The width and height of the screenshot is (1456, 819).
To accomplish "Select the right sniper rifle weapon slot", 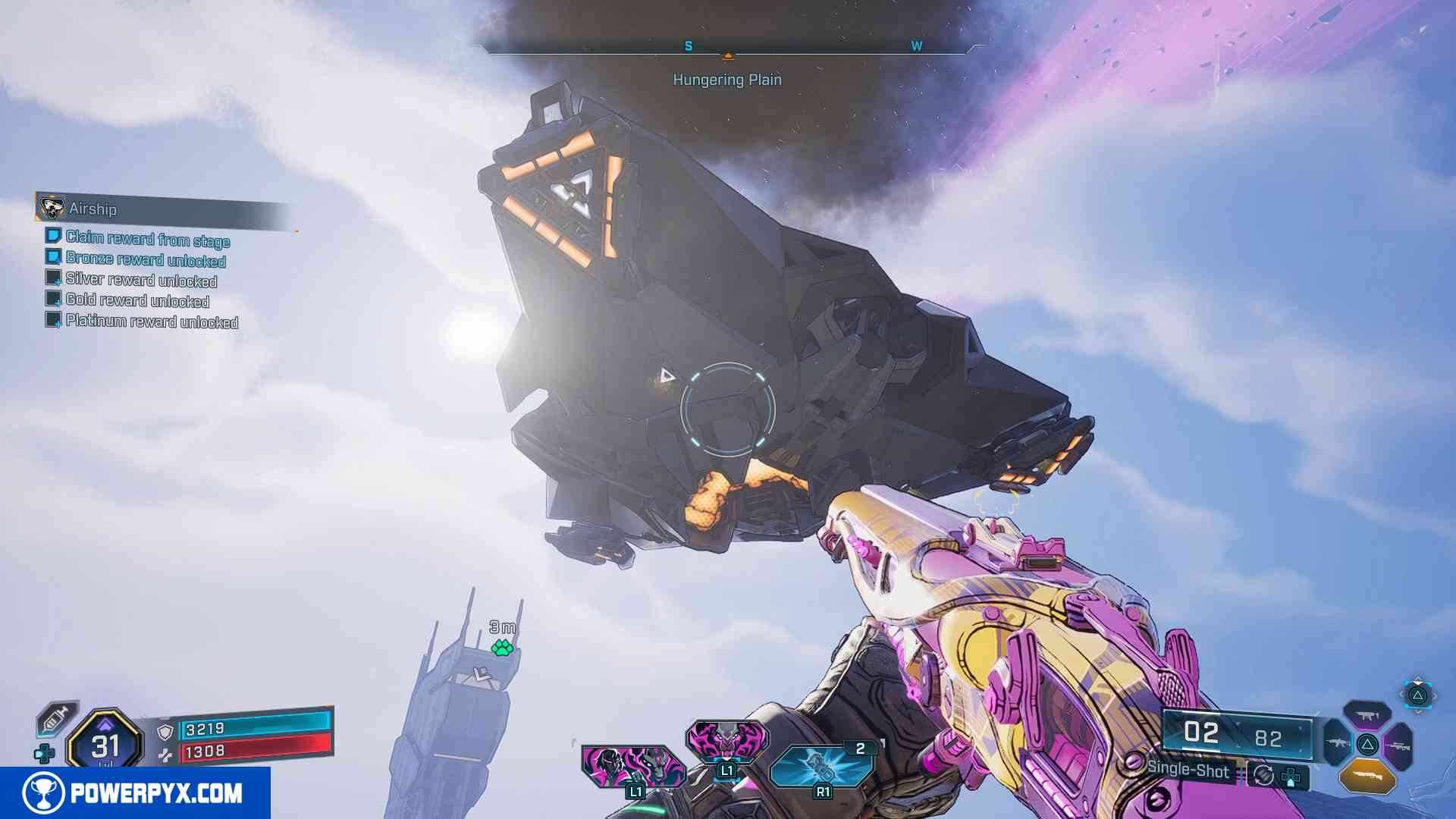I will (1397, 746).
